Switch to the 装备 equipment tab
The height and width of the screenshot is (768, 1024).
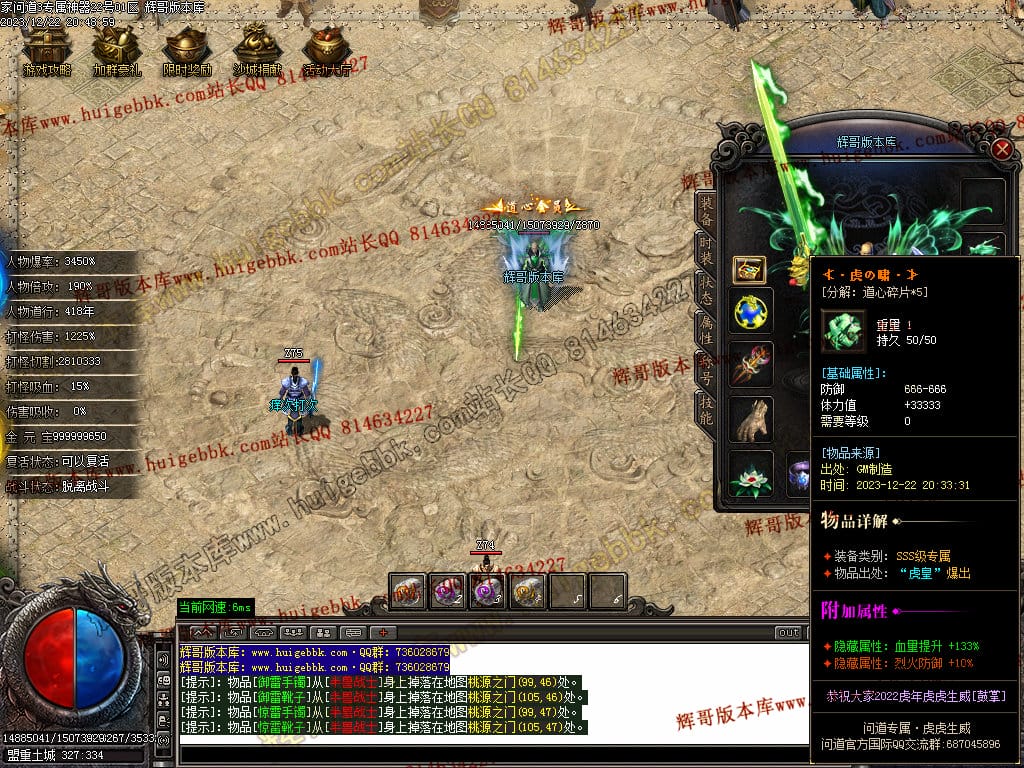point(706,211)
